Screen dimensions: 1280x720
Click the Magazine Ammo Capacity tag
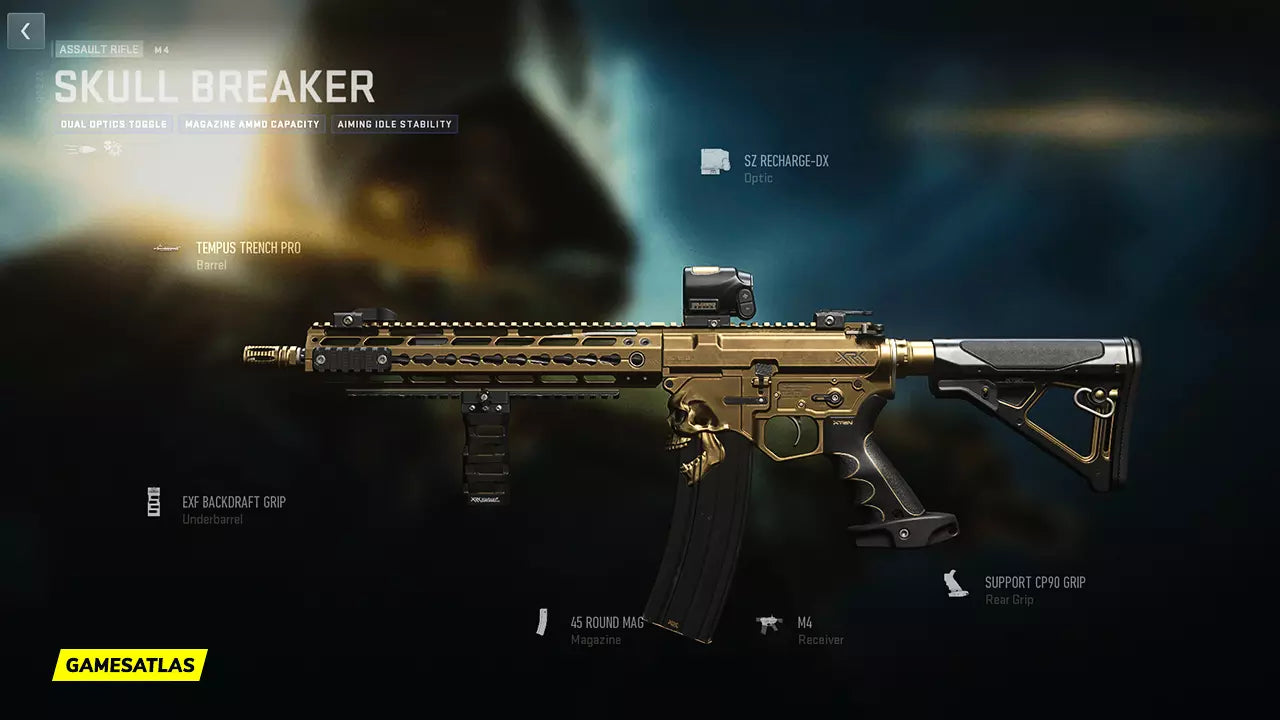(x=252, y=125)
